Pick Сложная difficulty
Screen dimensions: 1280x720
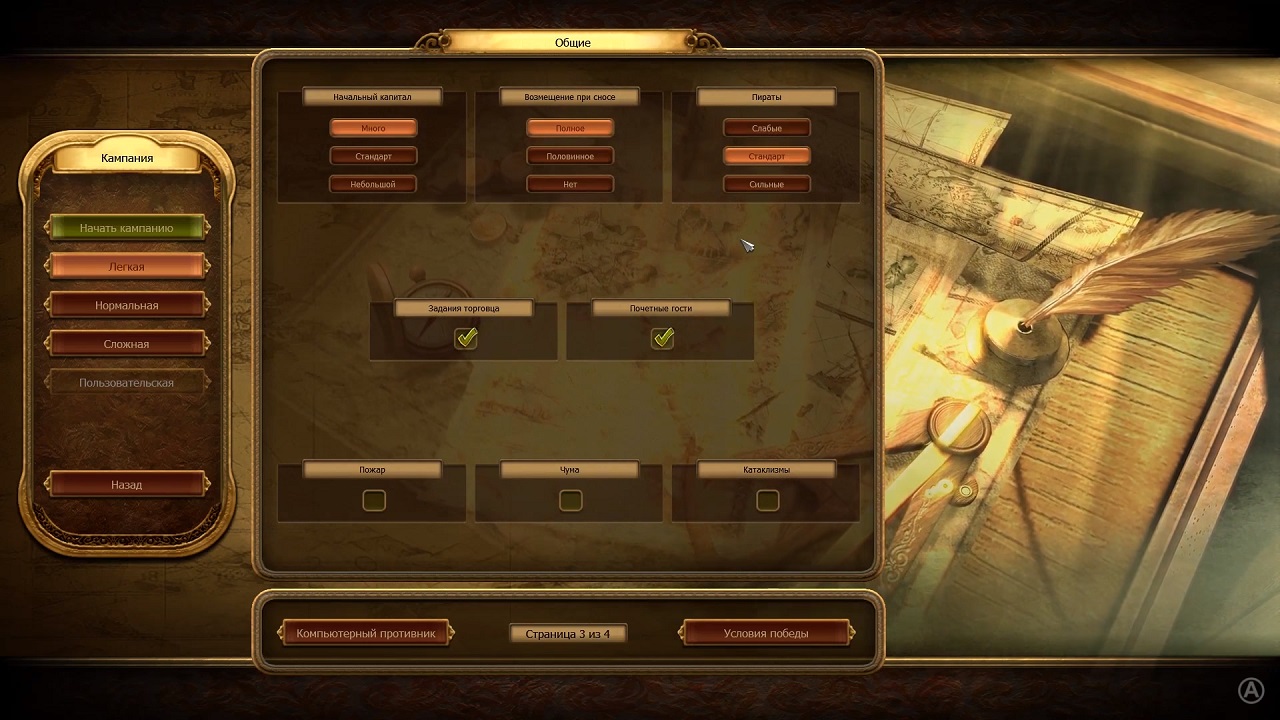pyautogui.click(x=126, y=344)
